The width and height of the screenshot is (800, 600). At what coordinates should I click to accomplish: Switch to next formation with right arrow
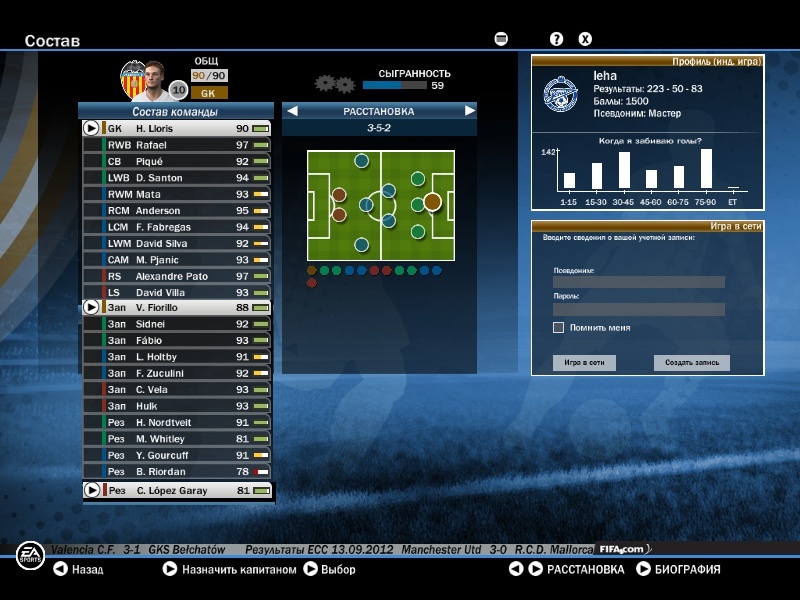point(469,111)
